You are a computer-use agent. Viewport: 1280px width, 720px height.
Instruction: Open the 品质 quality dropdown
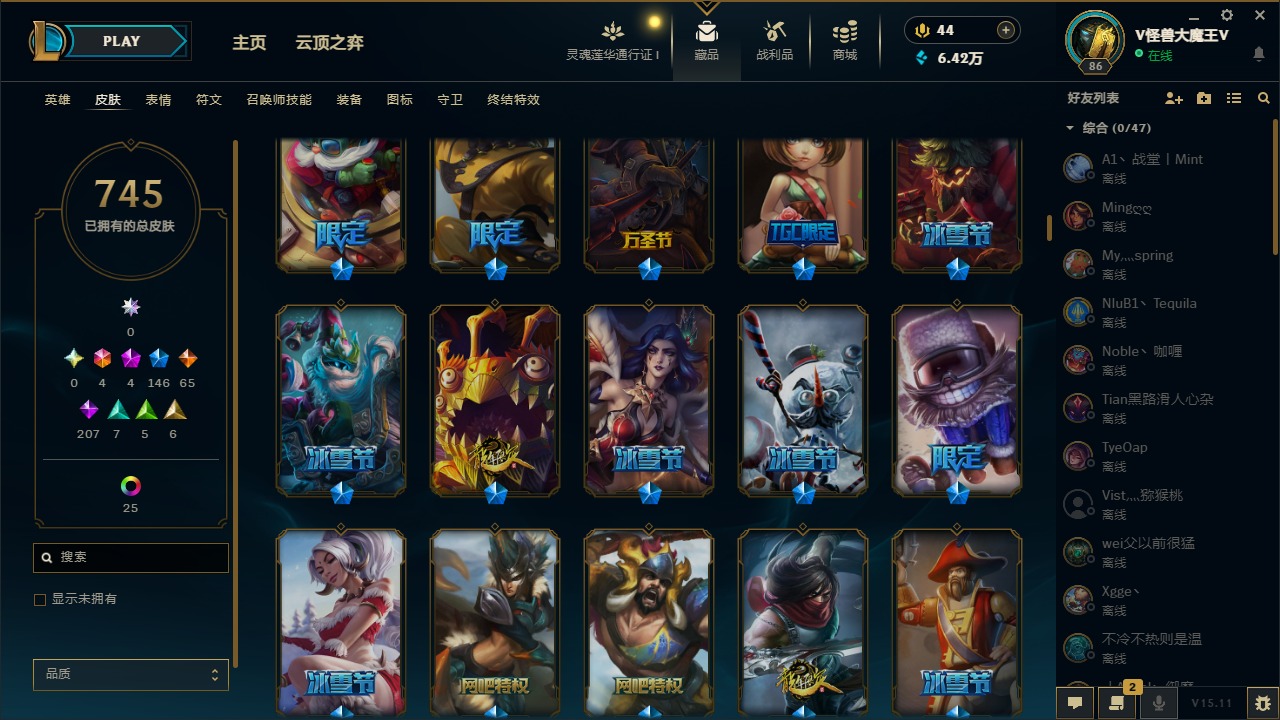pos(130,675)
